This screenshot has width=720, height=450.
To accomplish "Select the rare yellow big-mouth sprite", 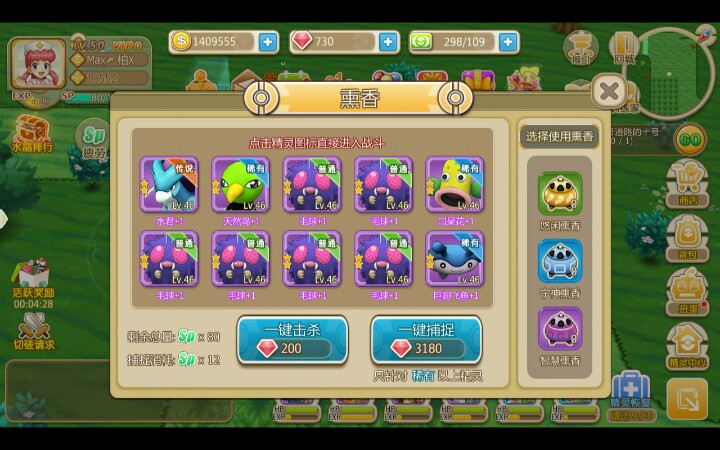I will tap(455, 184).
